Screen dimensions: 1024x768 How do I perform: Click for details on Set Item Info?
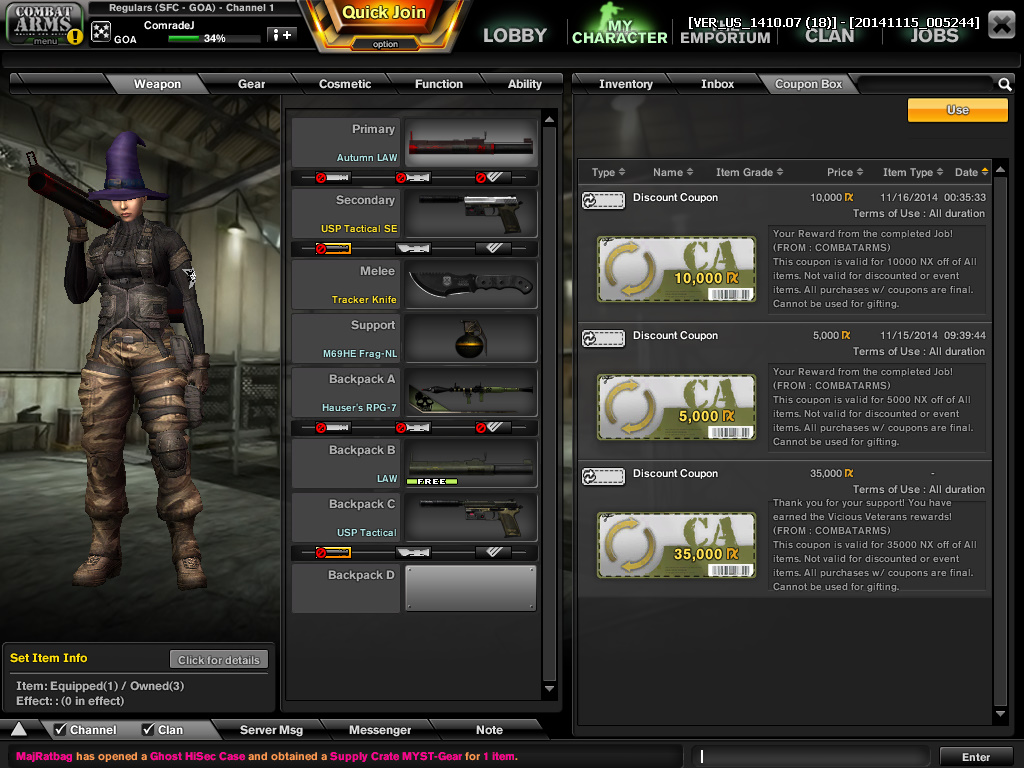click(219, 660)
